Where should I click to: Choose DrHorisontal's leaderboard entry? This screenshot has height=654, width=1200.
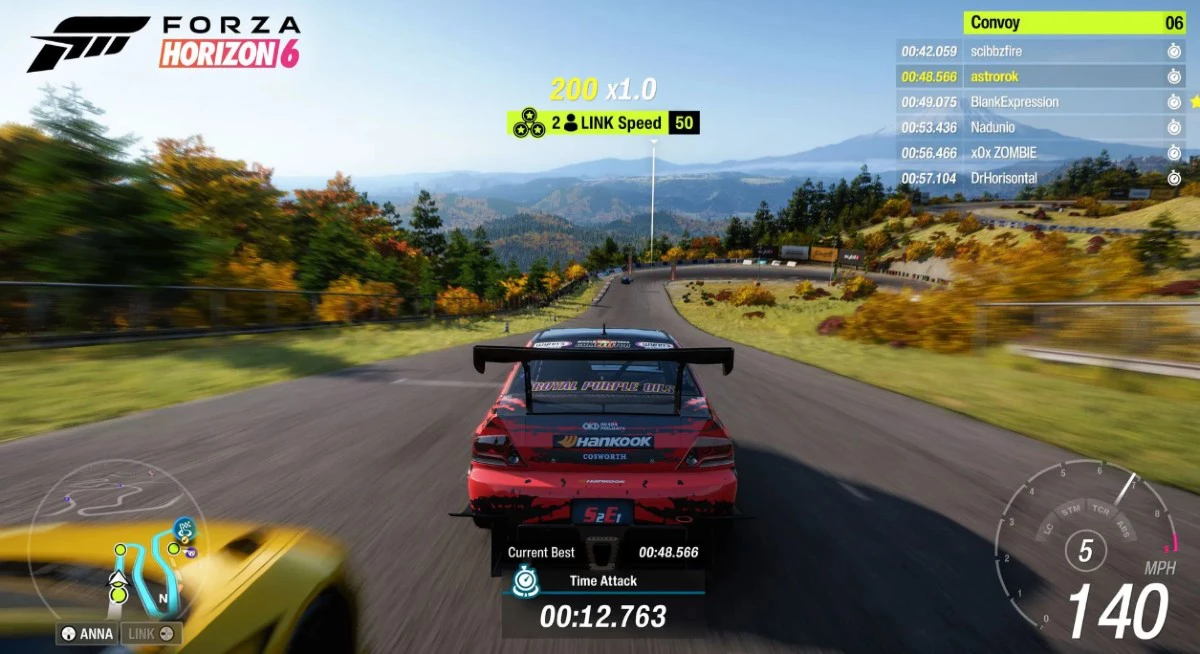[x=1040, y=178]
